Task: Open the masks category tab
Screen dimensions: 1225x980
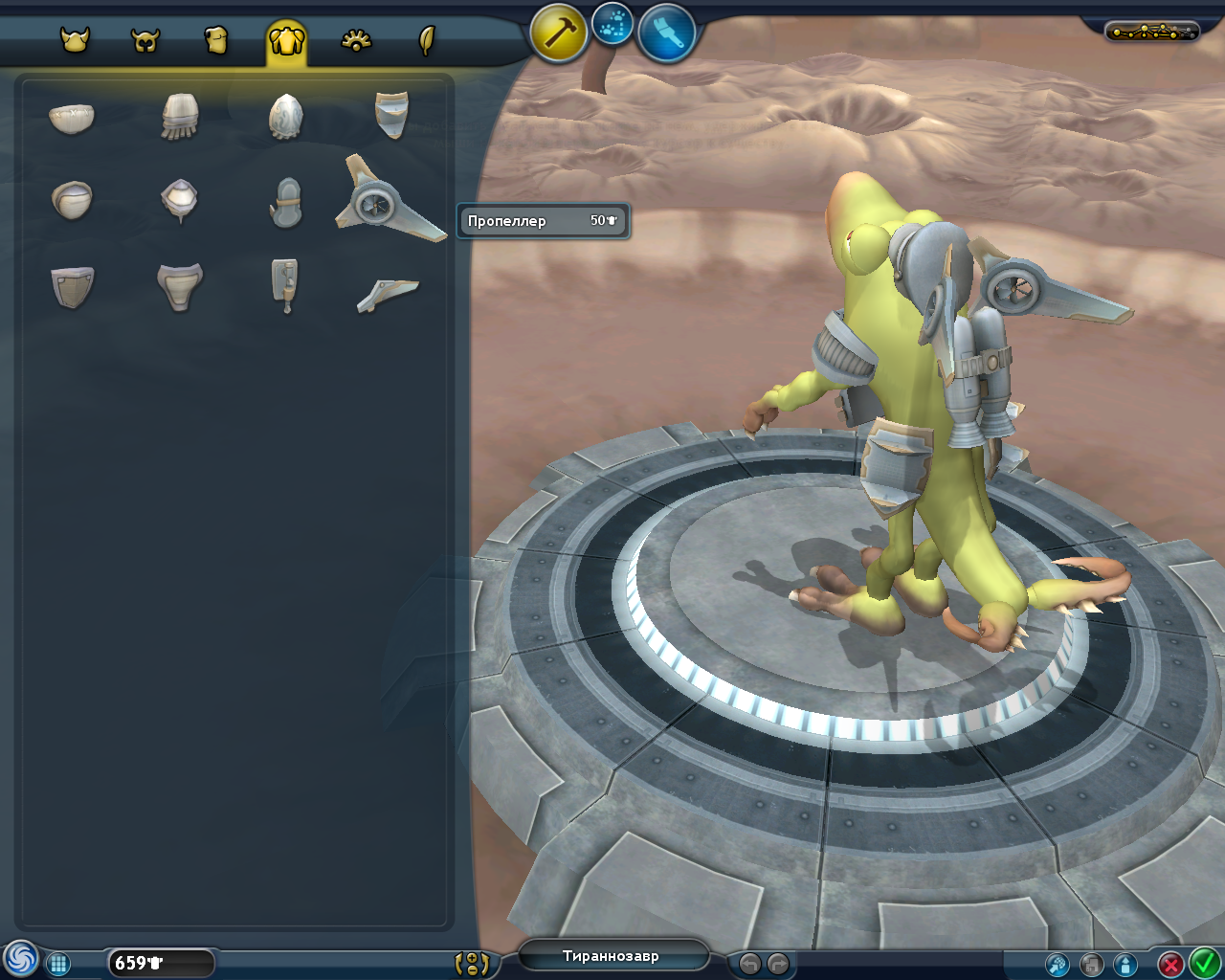Action: 145,40
